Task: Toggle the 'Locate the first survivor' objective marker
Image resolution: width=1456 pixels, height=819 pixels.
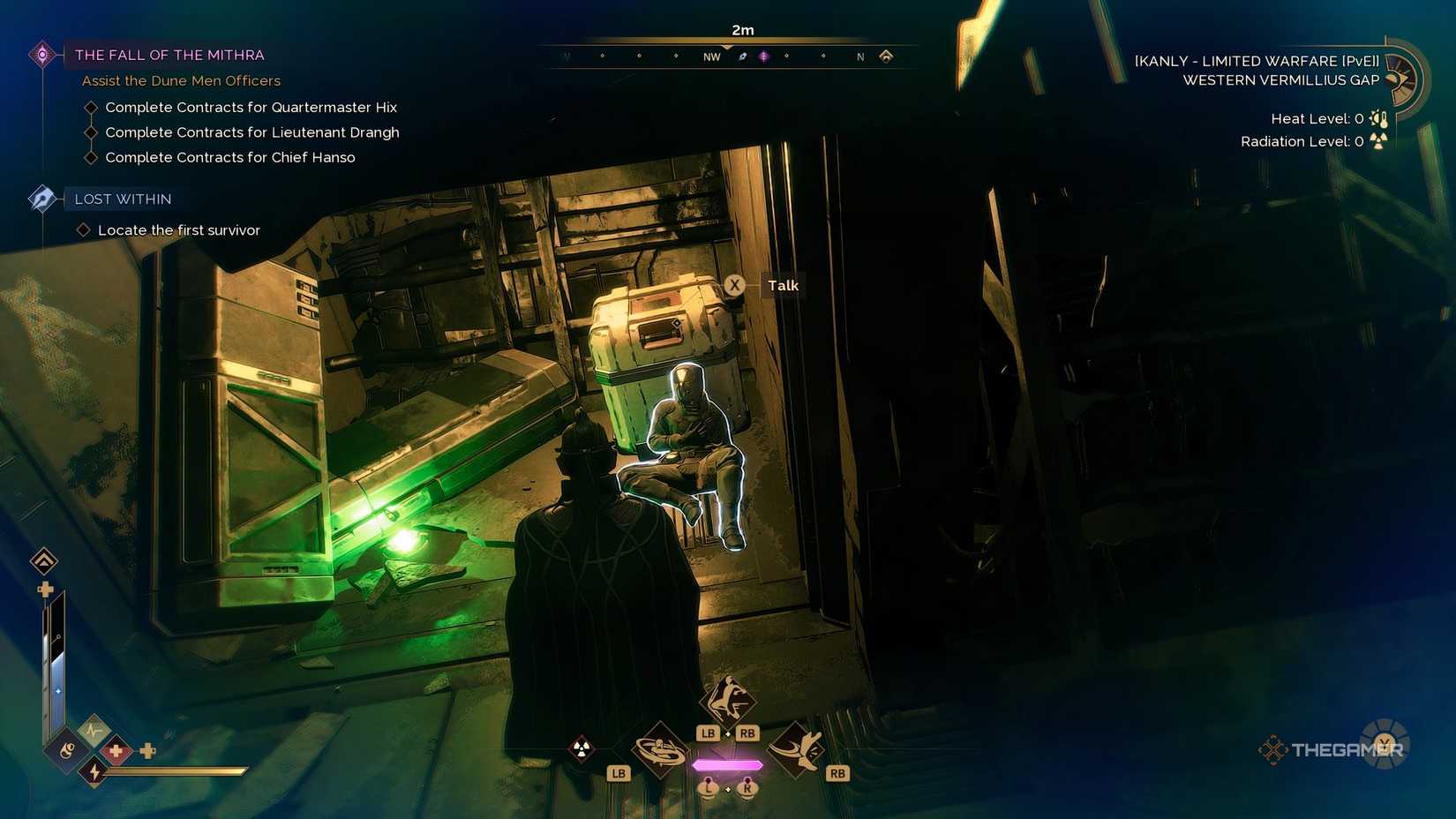Action: click(84, 229)
